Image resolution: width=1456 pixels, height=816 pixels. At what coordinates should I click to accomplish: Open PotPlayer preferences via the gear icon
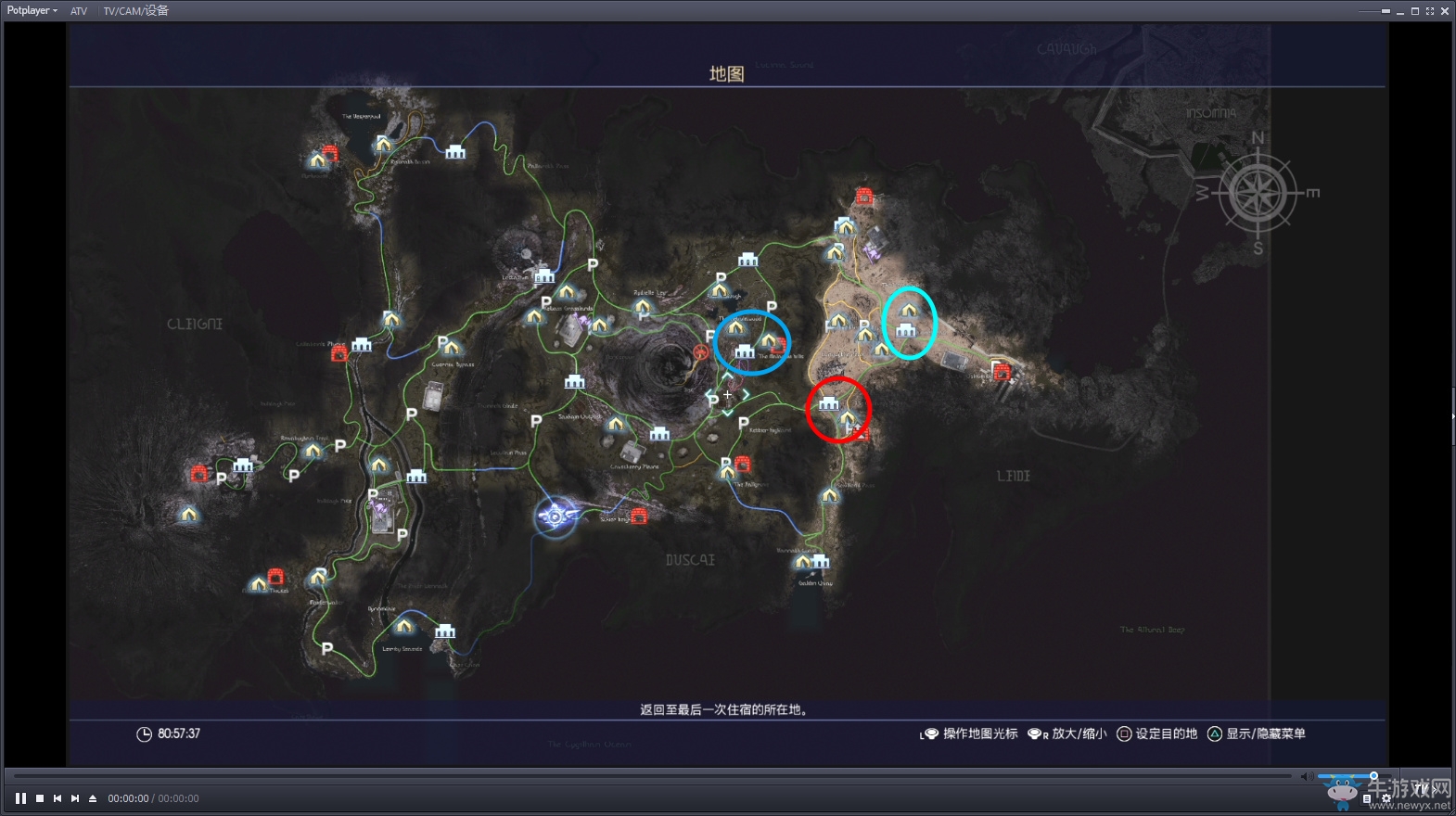pyautogui.click(x=1386, y=799)
